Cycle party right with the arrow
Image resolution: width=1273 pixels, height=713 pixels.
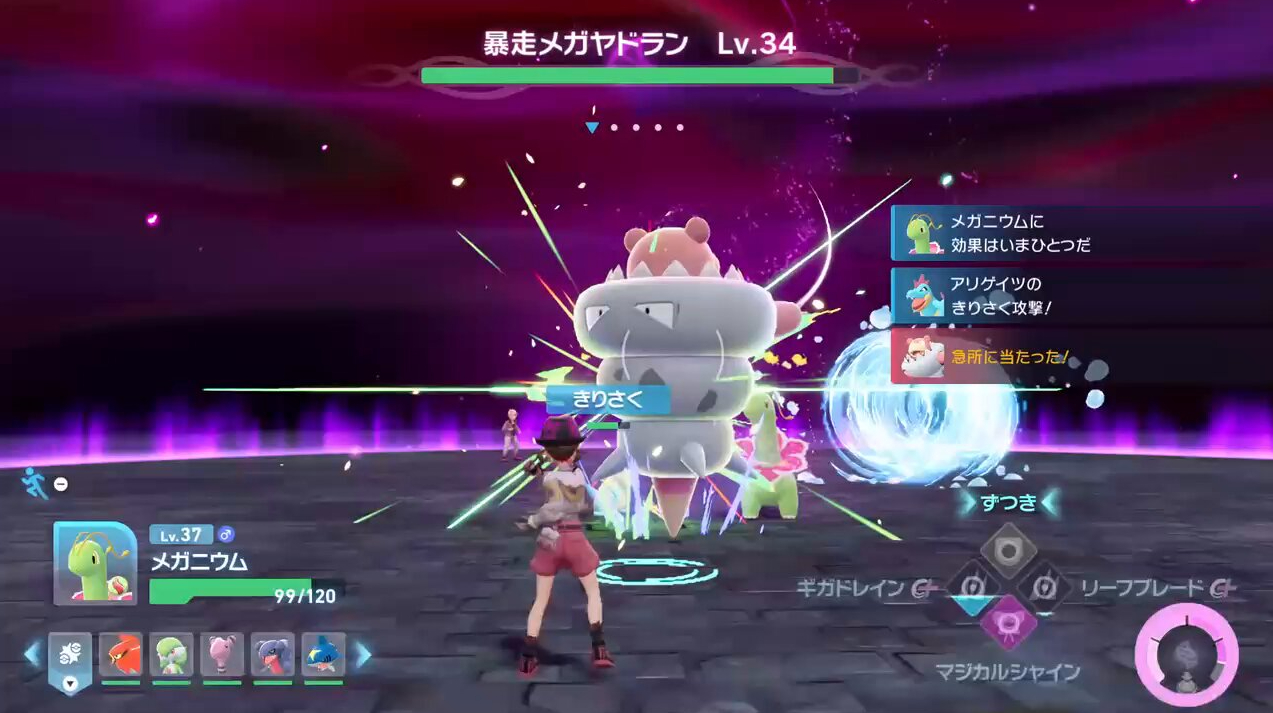click(x=363, y=656)
